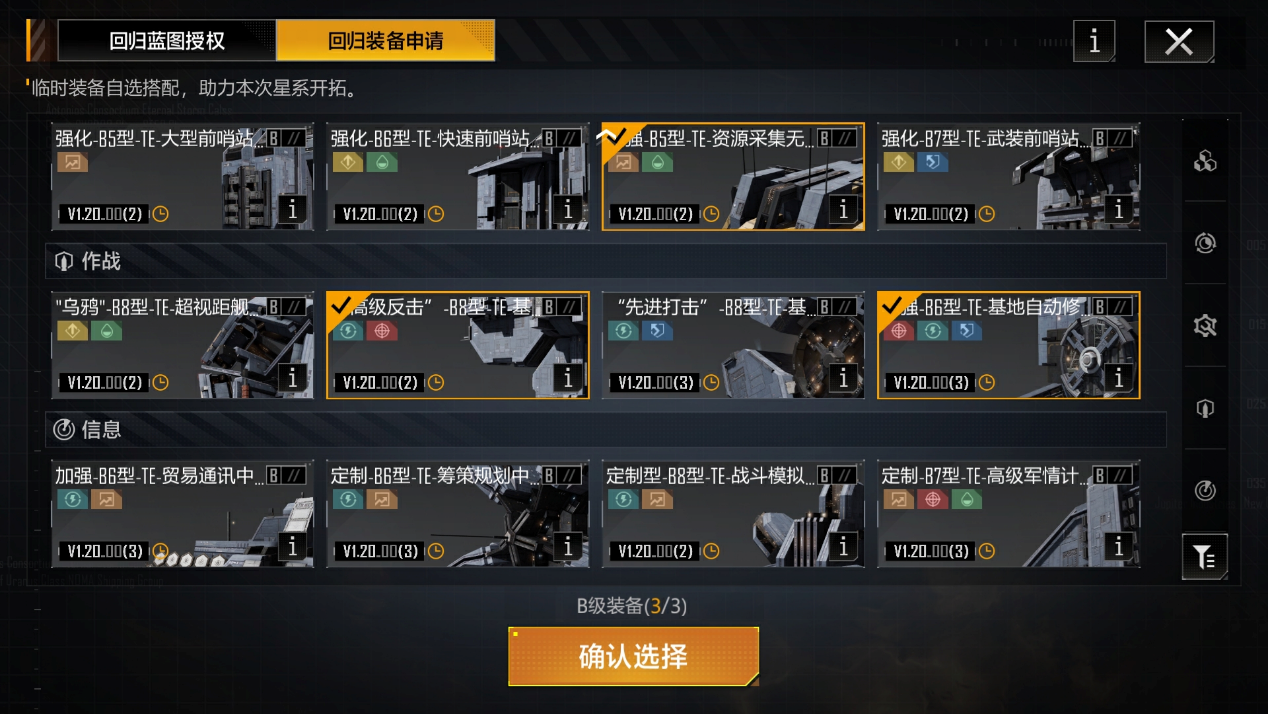Viewport: 1268px width, 714px height.
Task: Close the equipment application window
Action: pyautogui.click(x=1179, y=42)
